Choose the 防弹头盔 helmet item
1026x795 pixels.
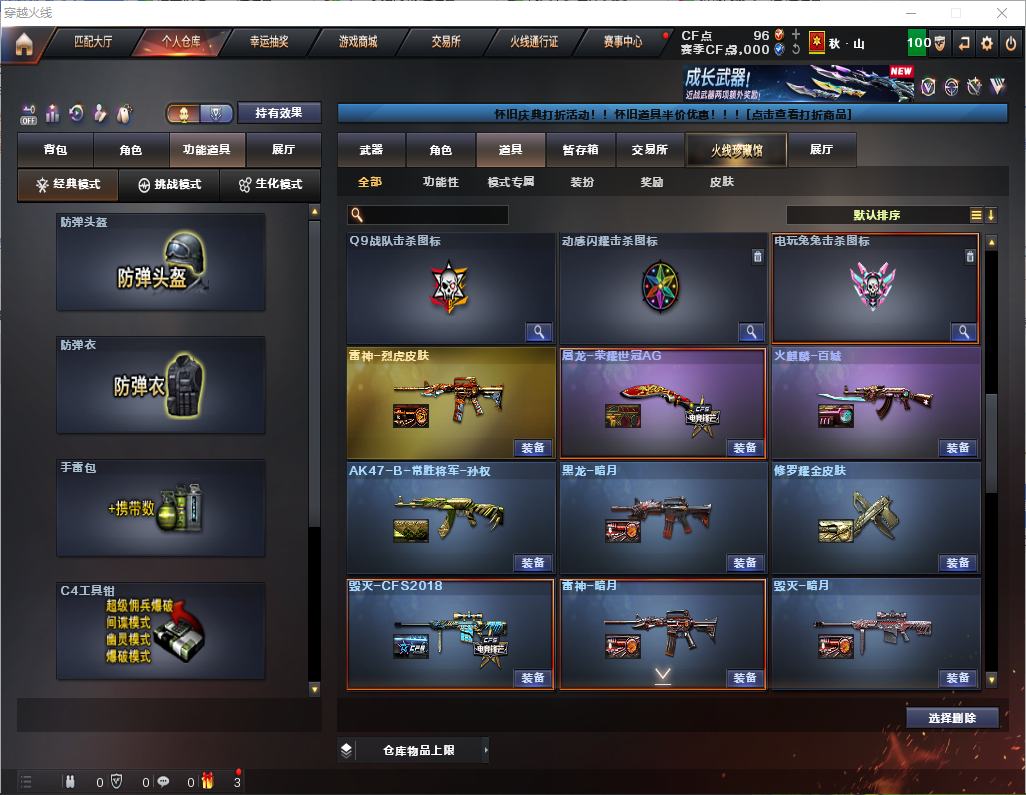161,262
